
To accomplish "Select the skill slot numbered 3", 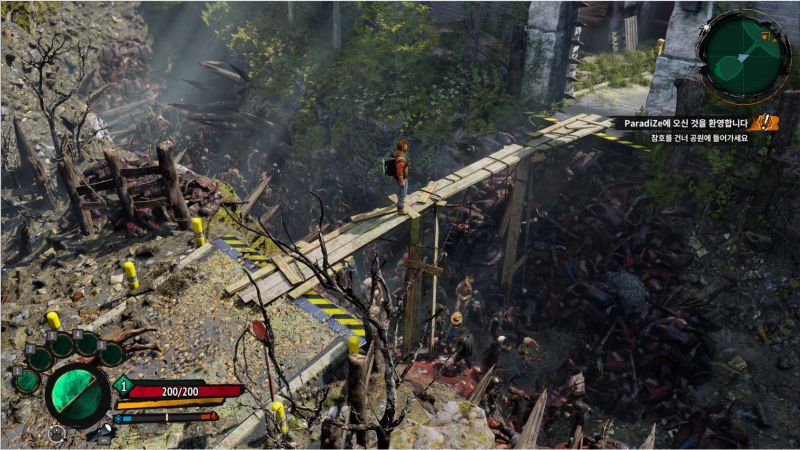I will pos(62,345).
